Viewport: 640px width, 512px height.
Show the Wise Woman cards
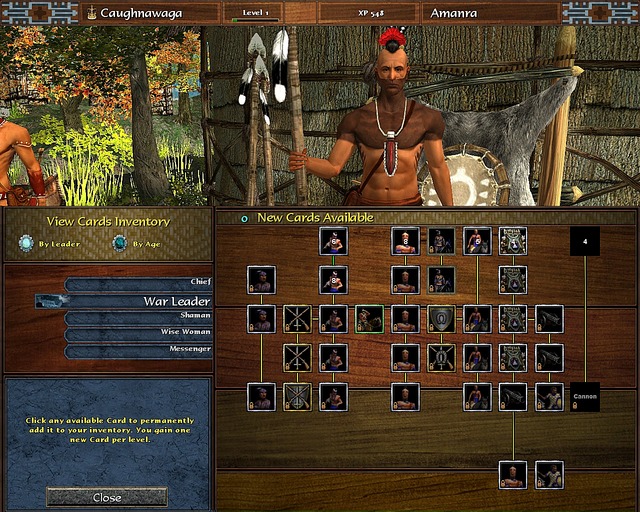click(x=139, y=332)
